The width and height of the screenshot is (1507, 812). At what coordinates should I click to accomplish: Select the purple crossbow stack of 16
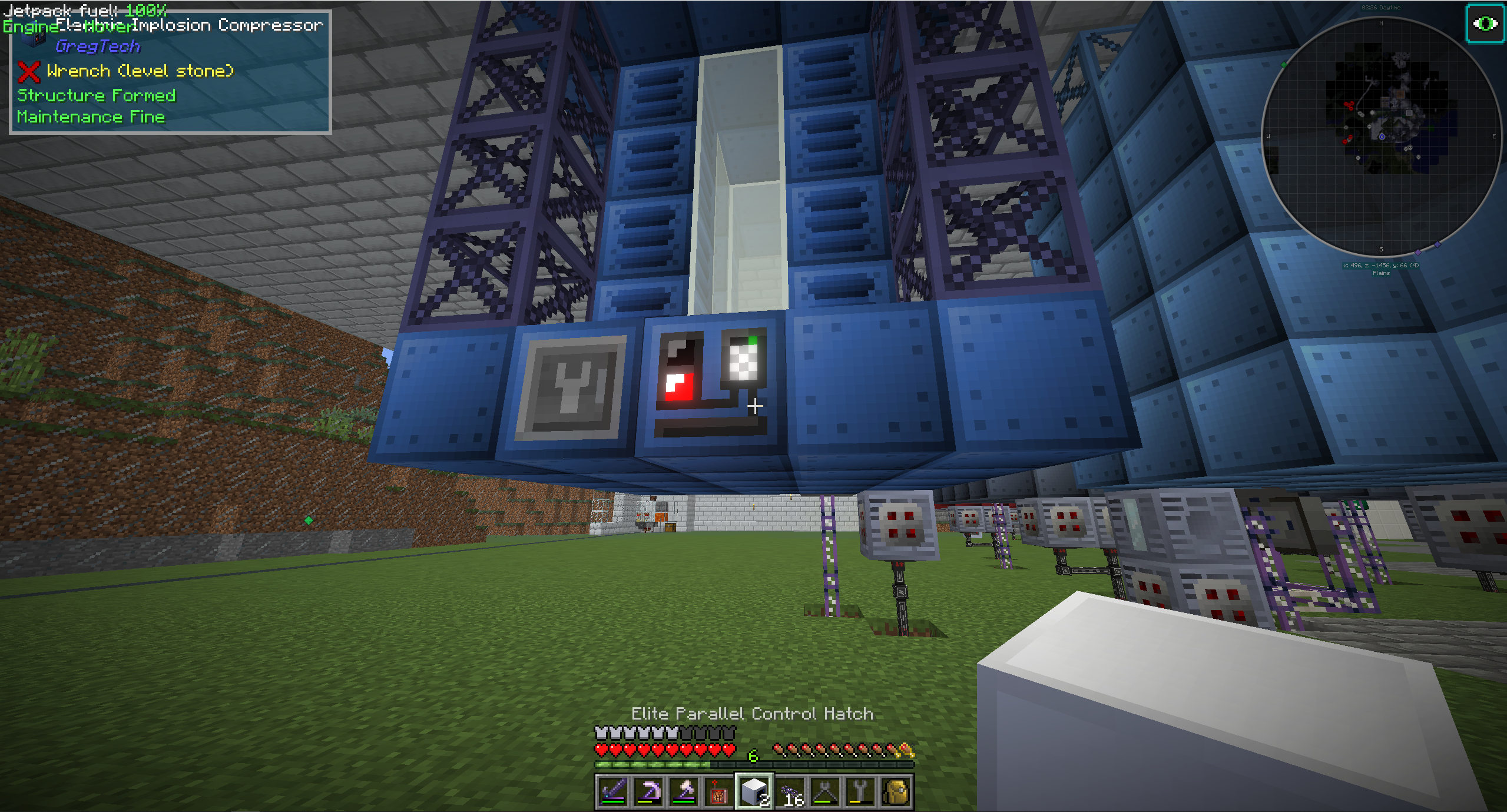pyautogui.click(x=791, y=790)
